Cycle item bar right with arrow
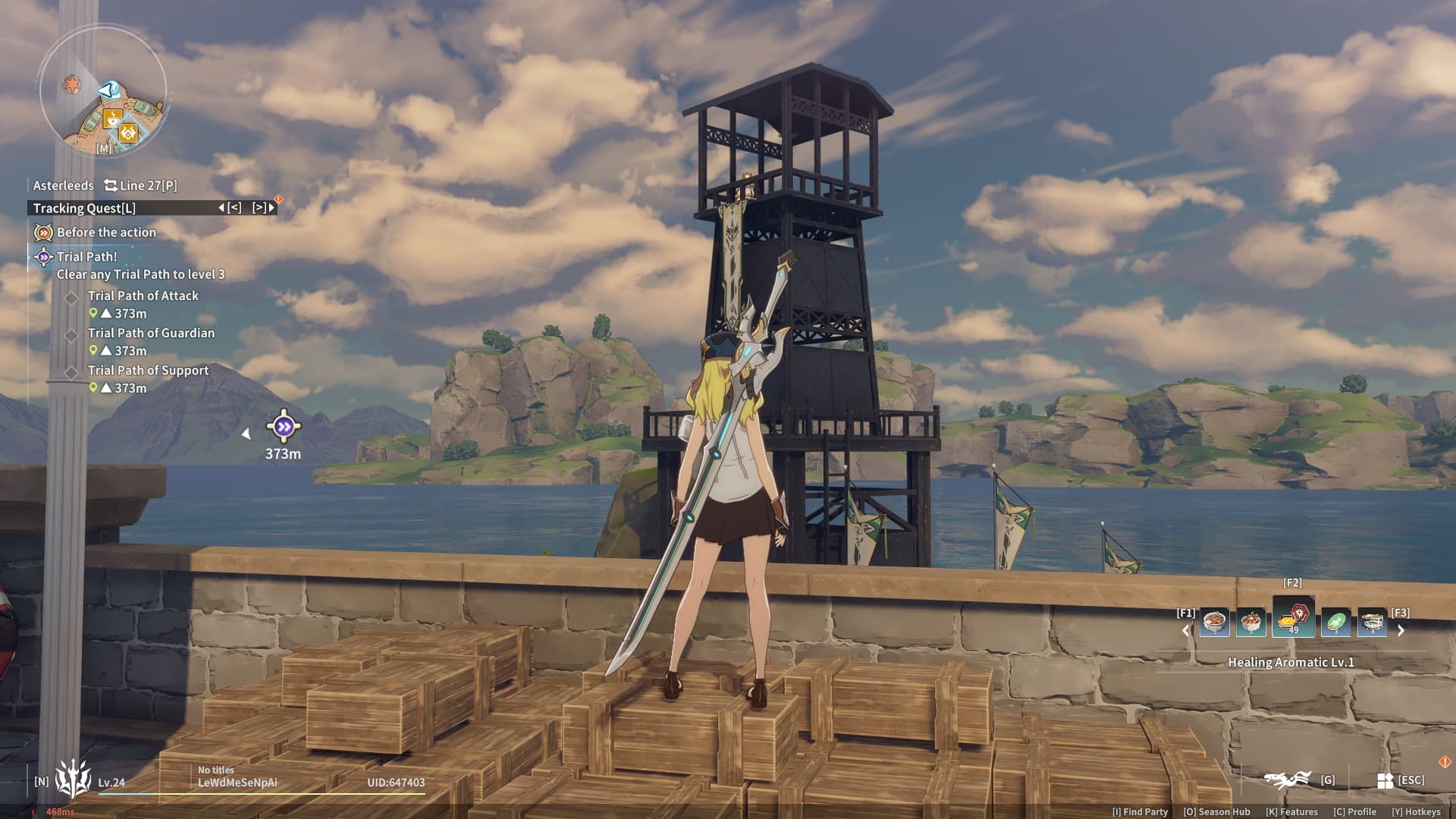1456x819 pixels. (x=1401, y=630)
